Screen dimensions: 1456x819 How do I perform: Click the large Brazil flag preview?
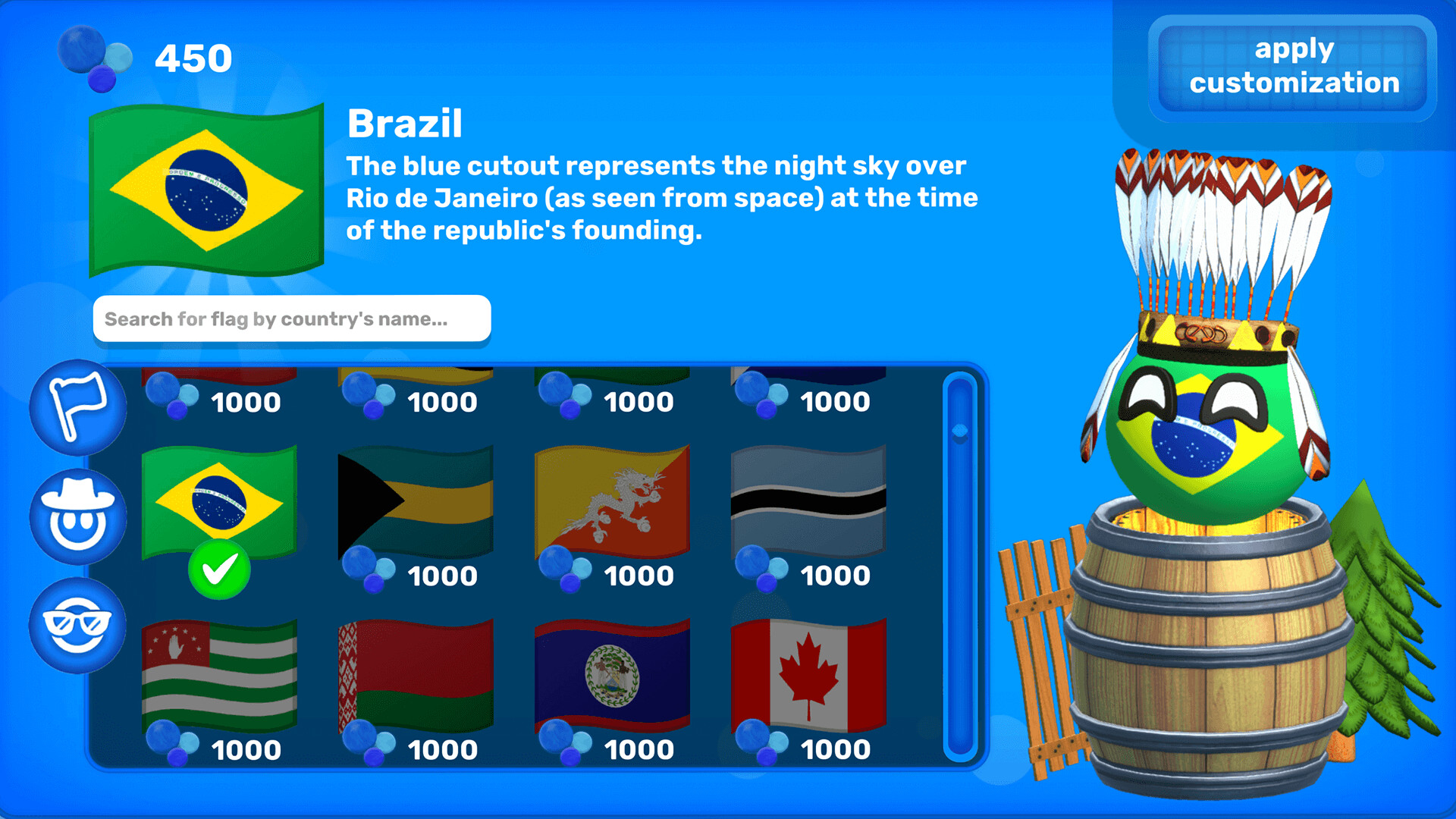click(206, 191)
